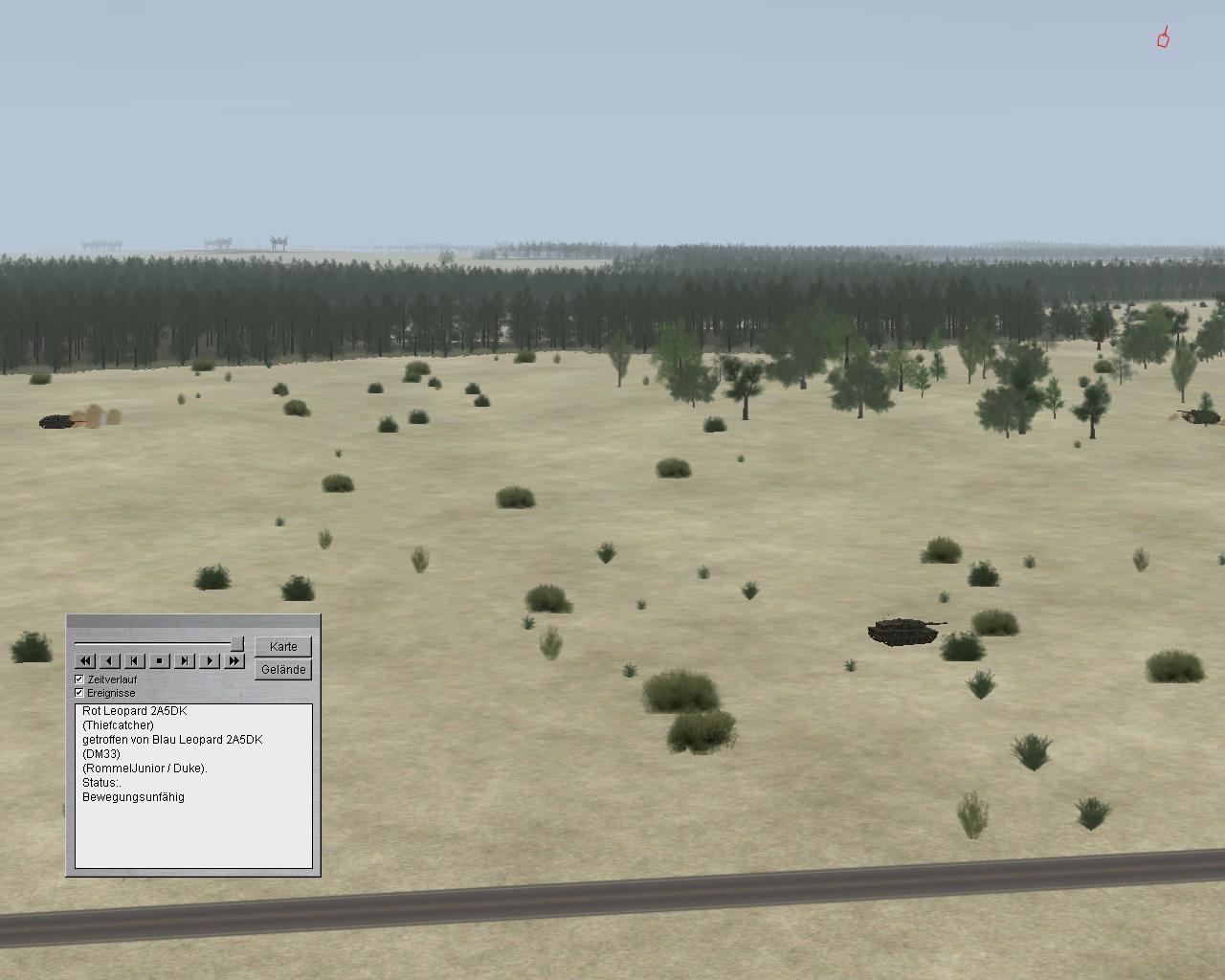Play the replay backward with single left arrow

tap(110, 660)
